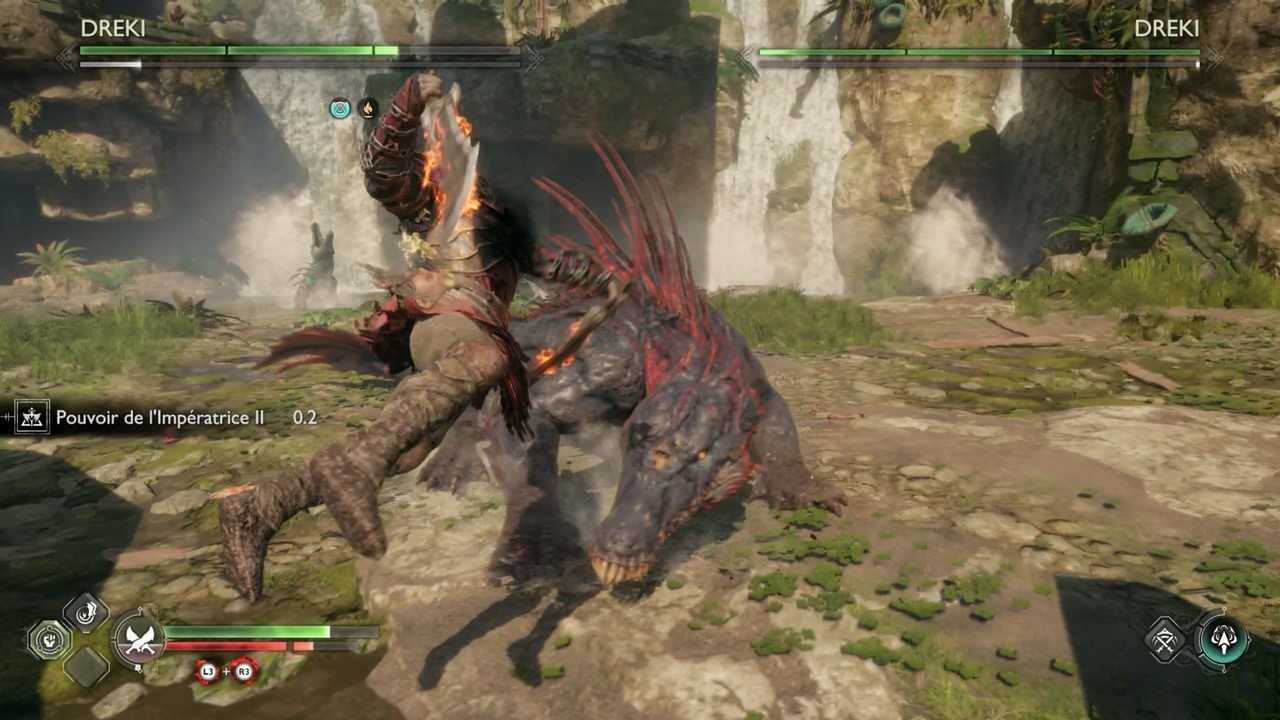Activate the glowing green fist ability
Viewport: 1280px width, 720px height.
pos(48,640)
